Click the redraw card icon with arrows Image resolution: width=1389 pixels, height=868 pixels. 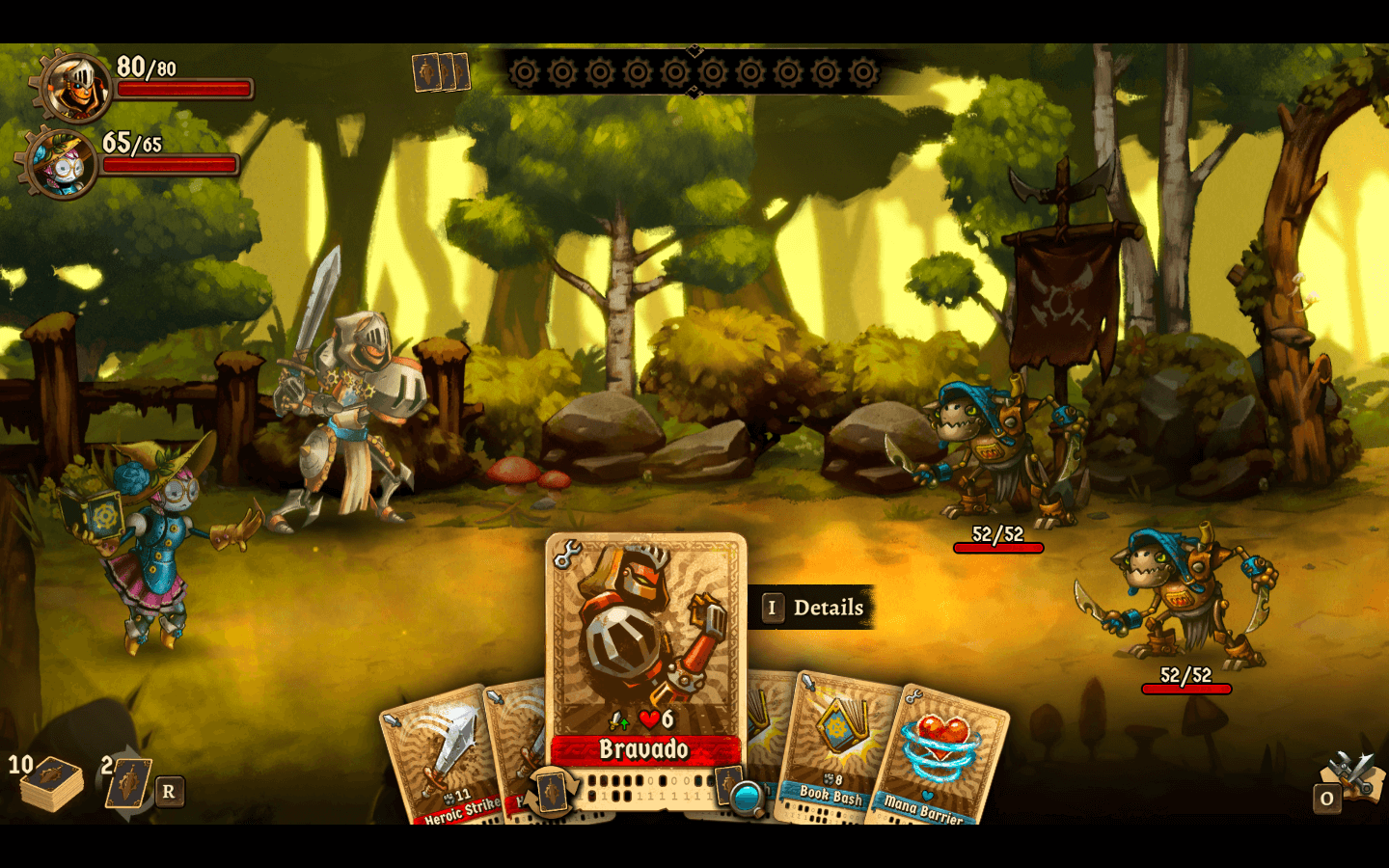point(127,782)
